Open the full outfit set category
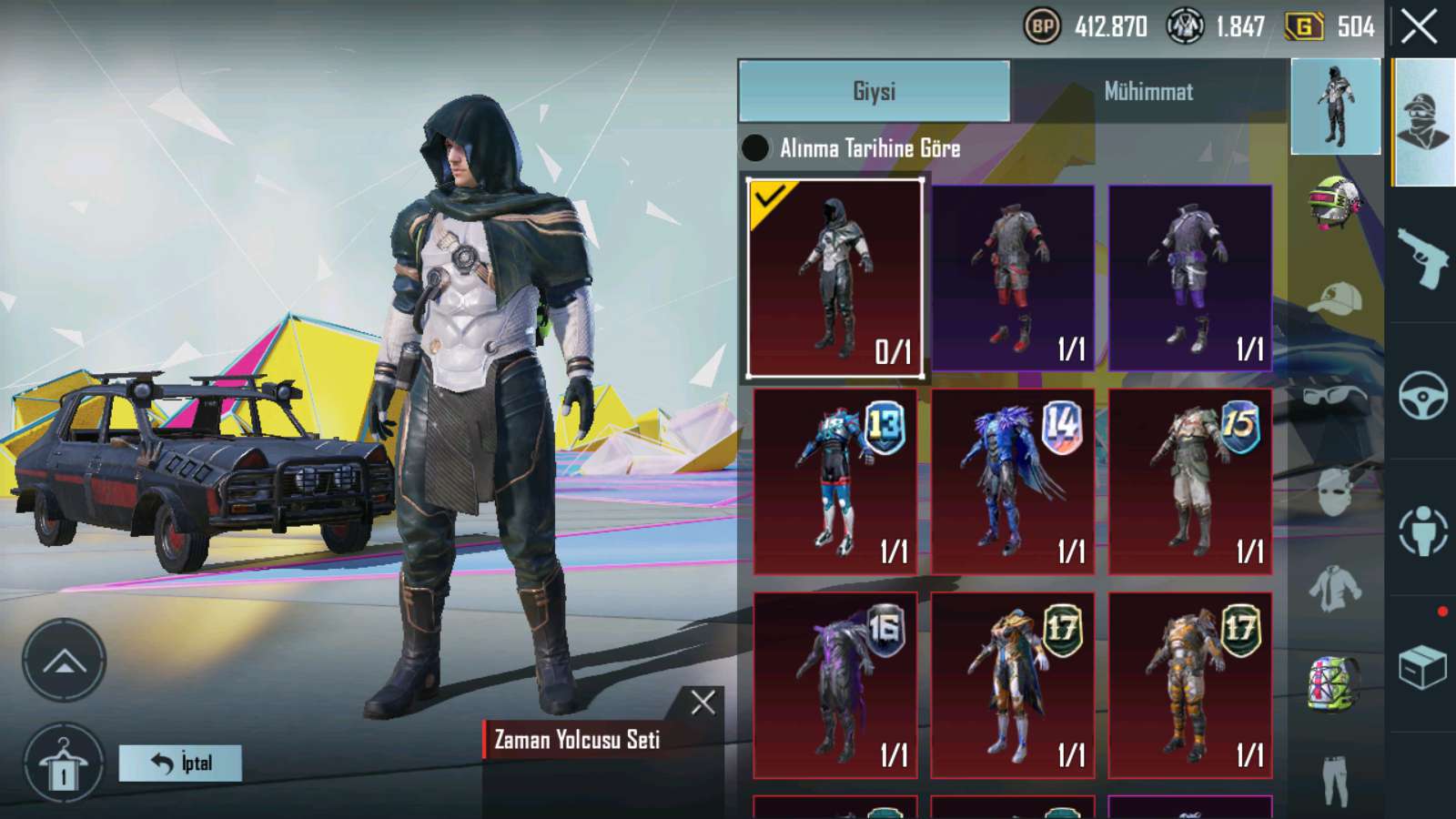Image resolution: width=1456 pixels, height=819 pixels. click(1335, 106)
